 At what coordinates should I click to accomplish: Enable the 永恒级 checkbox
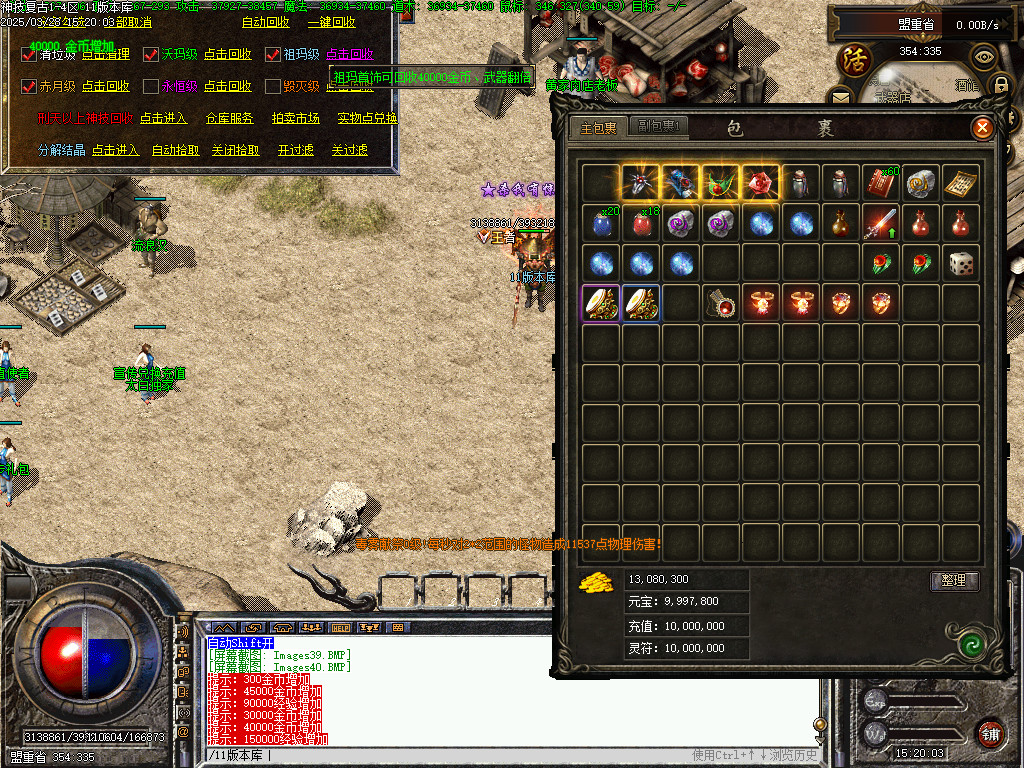coord(152,87)
